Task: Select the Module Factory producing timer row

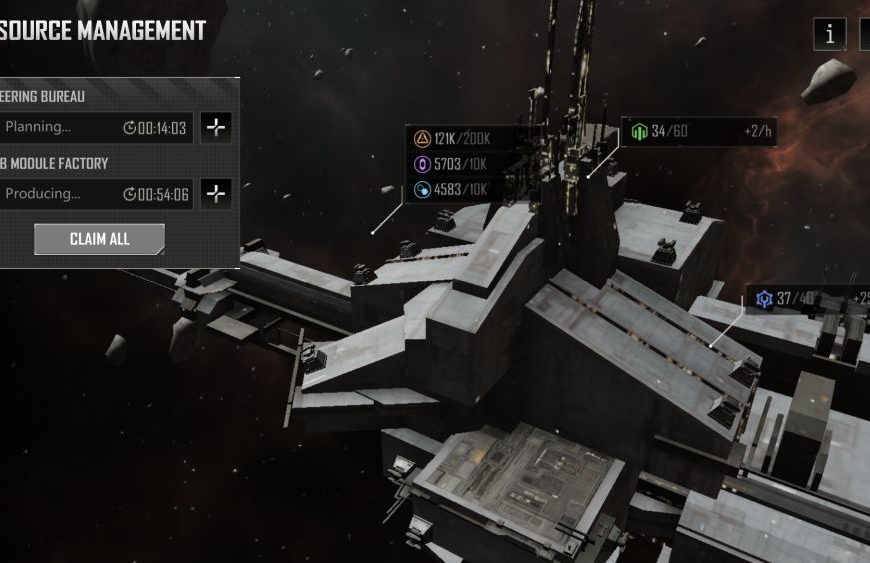Action: click(x=96, y=194)
